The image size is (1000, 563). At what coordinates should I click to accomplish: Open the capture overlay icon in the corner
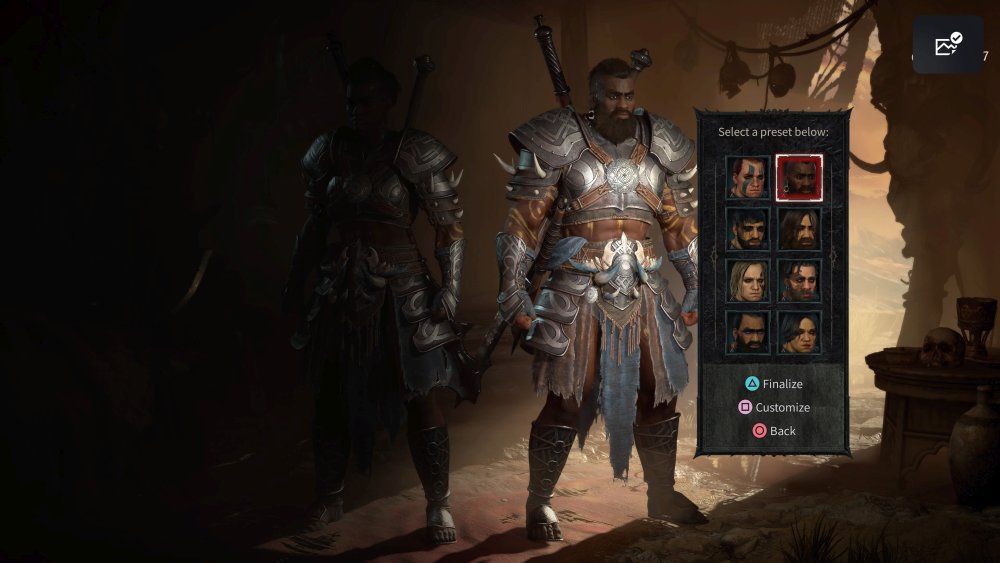pyautogui.click(x=947, y=45)
